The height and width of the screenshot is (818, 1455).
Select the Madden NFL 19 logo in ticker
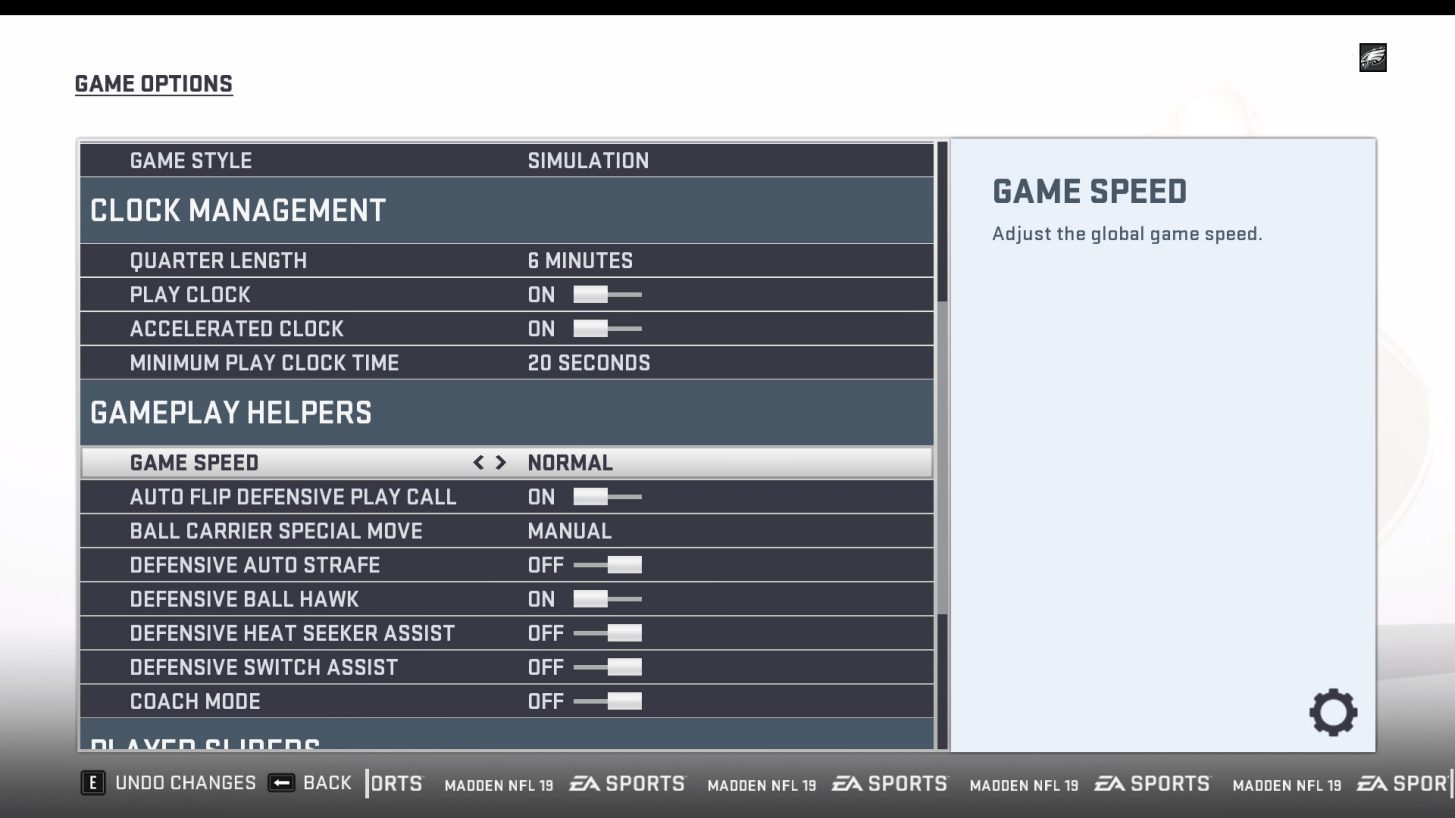click(x=498, y=785)
